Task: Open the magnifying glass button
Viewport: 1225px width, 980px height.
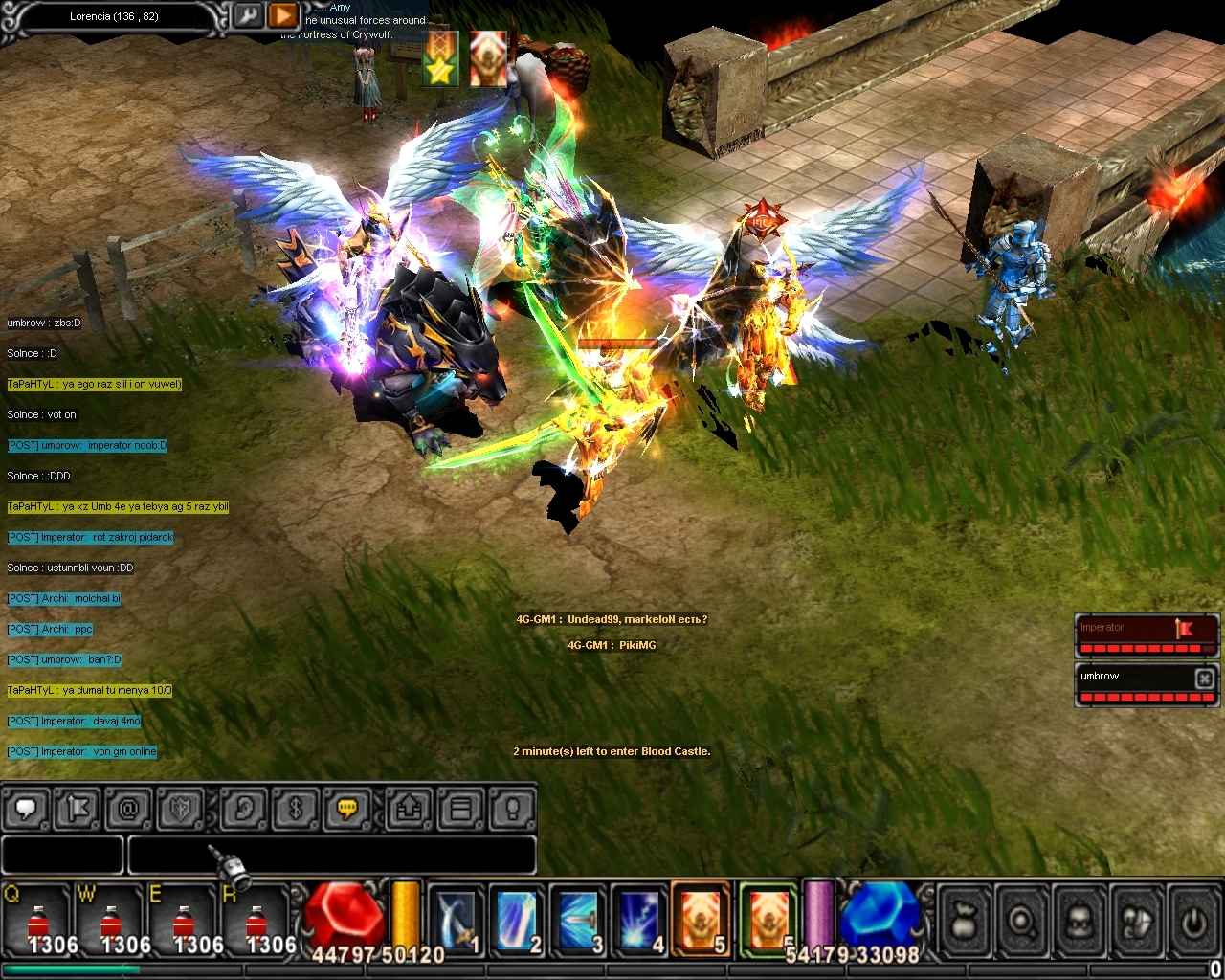Action: click(1022, 922)
